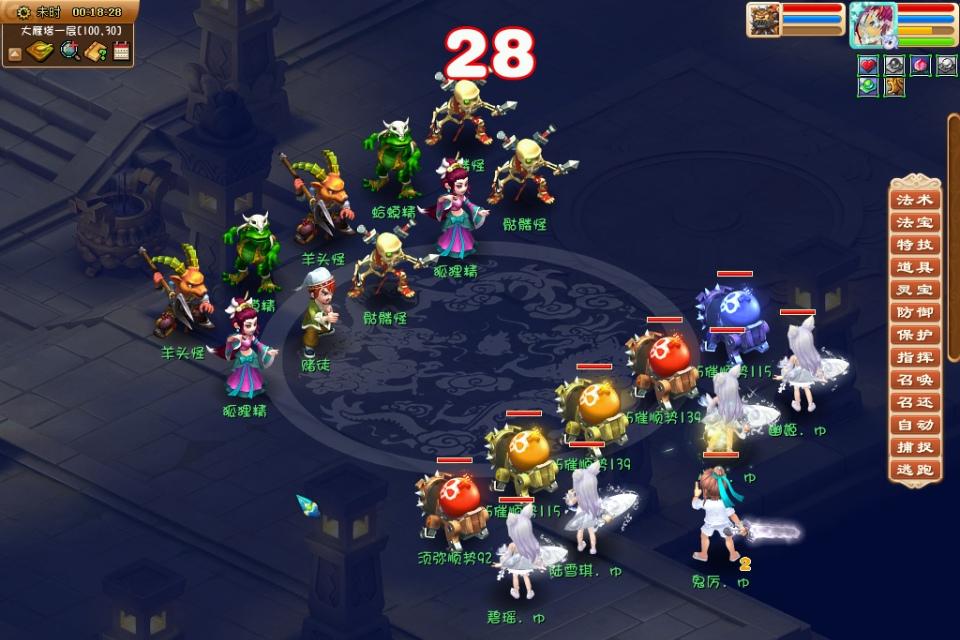The height and width of the screenshot is (640, 960).
Task: Select the 逃跑 flee command
Action: (x=915, y=470)
